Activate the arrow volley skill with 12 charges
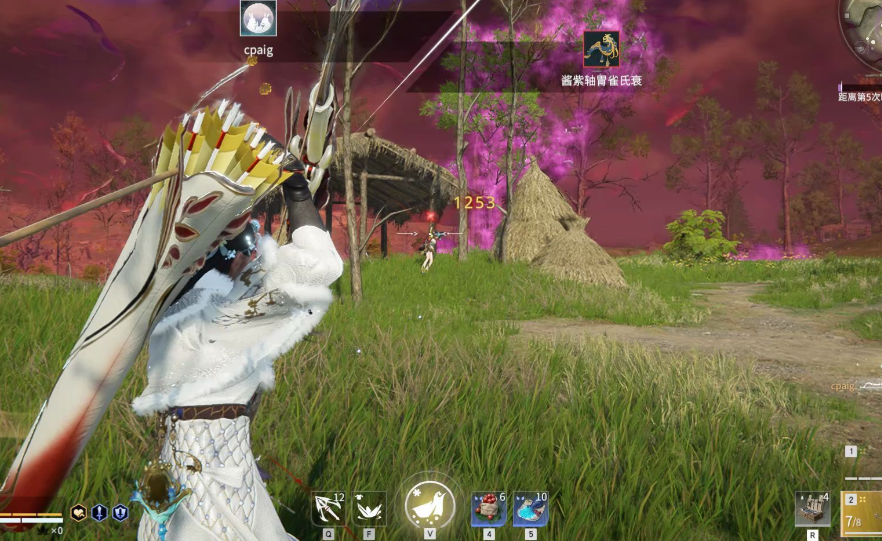This screenshot has width=882, height=541. 328,508
